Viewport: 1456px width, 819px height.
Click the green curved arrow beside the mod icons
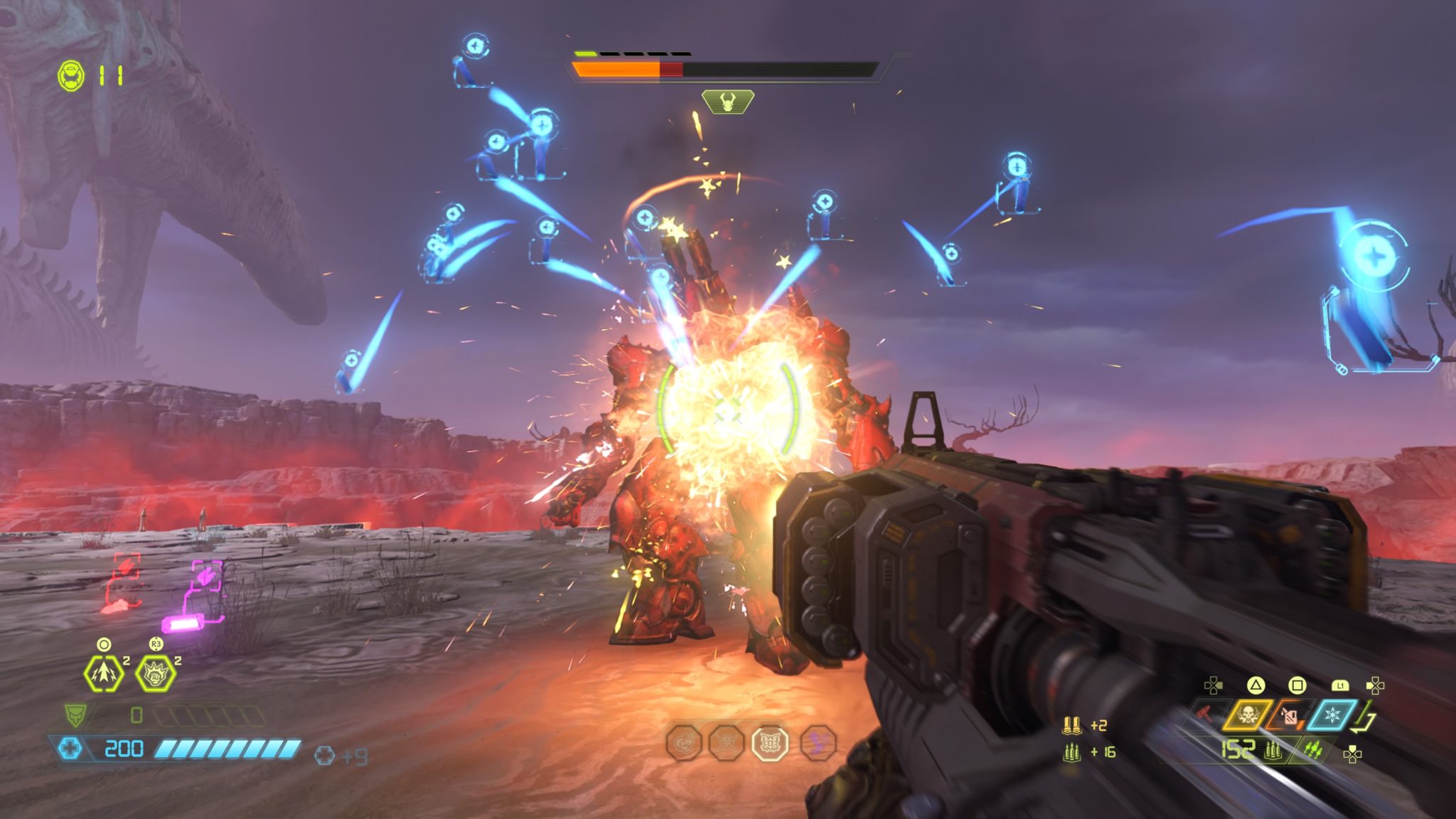click(x=1363, y=719)
